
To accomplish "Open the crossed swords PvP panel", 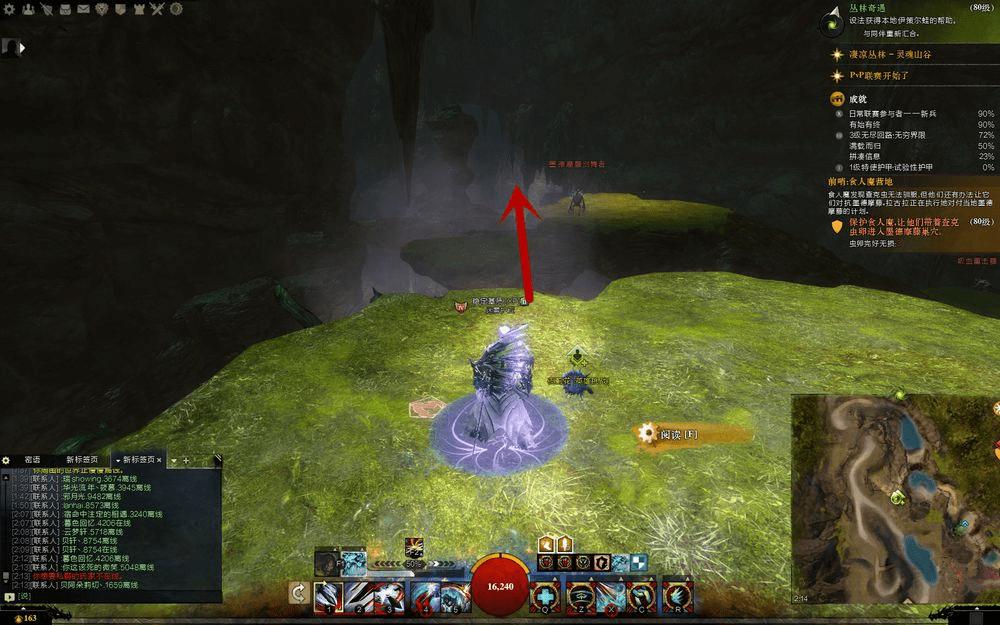I will [x=158, y=9].
